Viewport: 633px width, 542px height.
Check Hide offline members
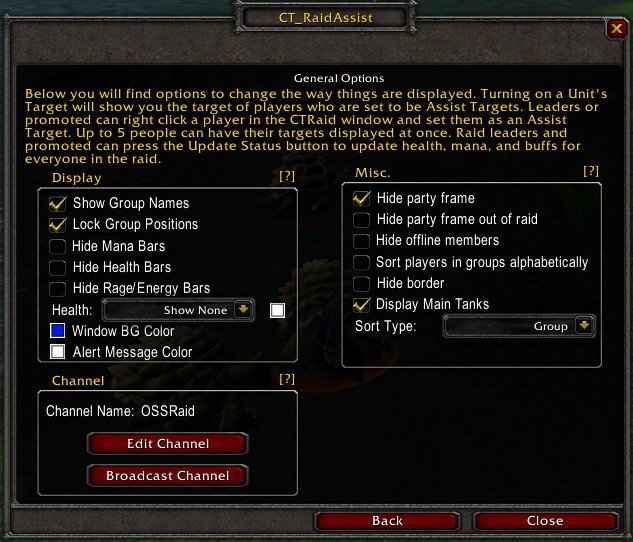tap(362, 240)
